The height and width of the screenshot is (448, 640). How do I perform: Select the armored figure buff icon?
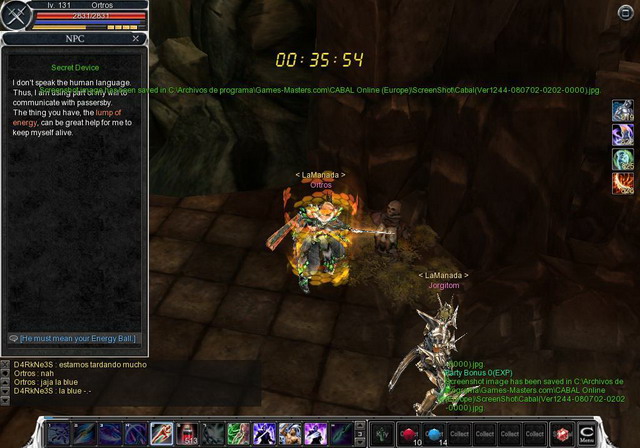click(x=622, y=110)
